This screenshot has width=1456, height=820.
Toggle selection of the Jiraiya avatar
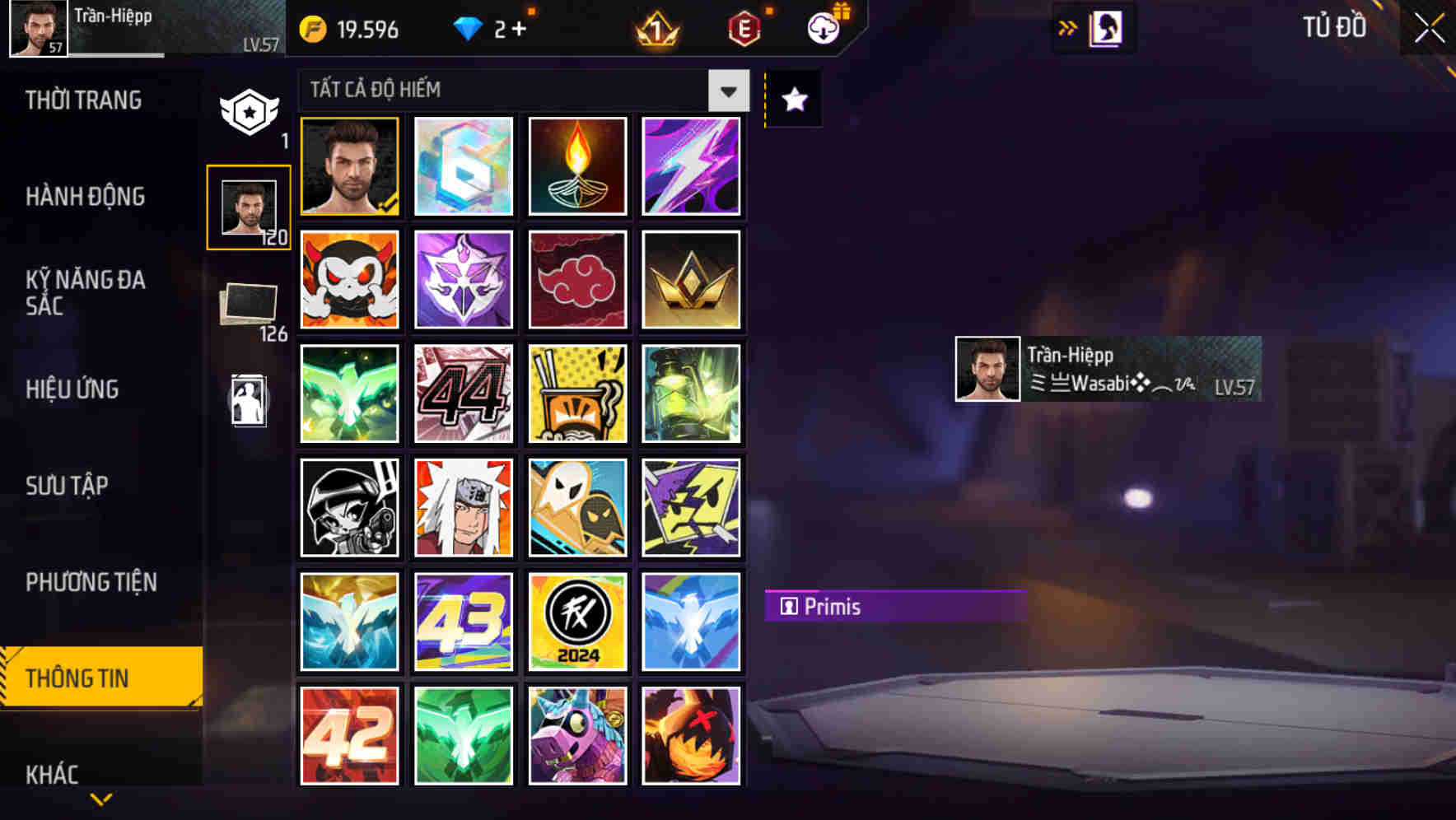click(x=464, y=507)
